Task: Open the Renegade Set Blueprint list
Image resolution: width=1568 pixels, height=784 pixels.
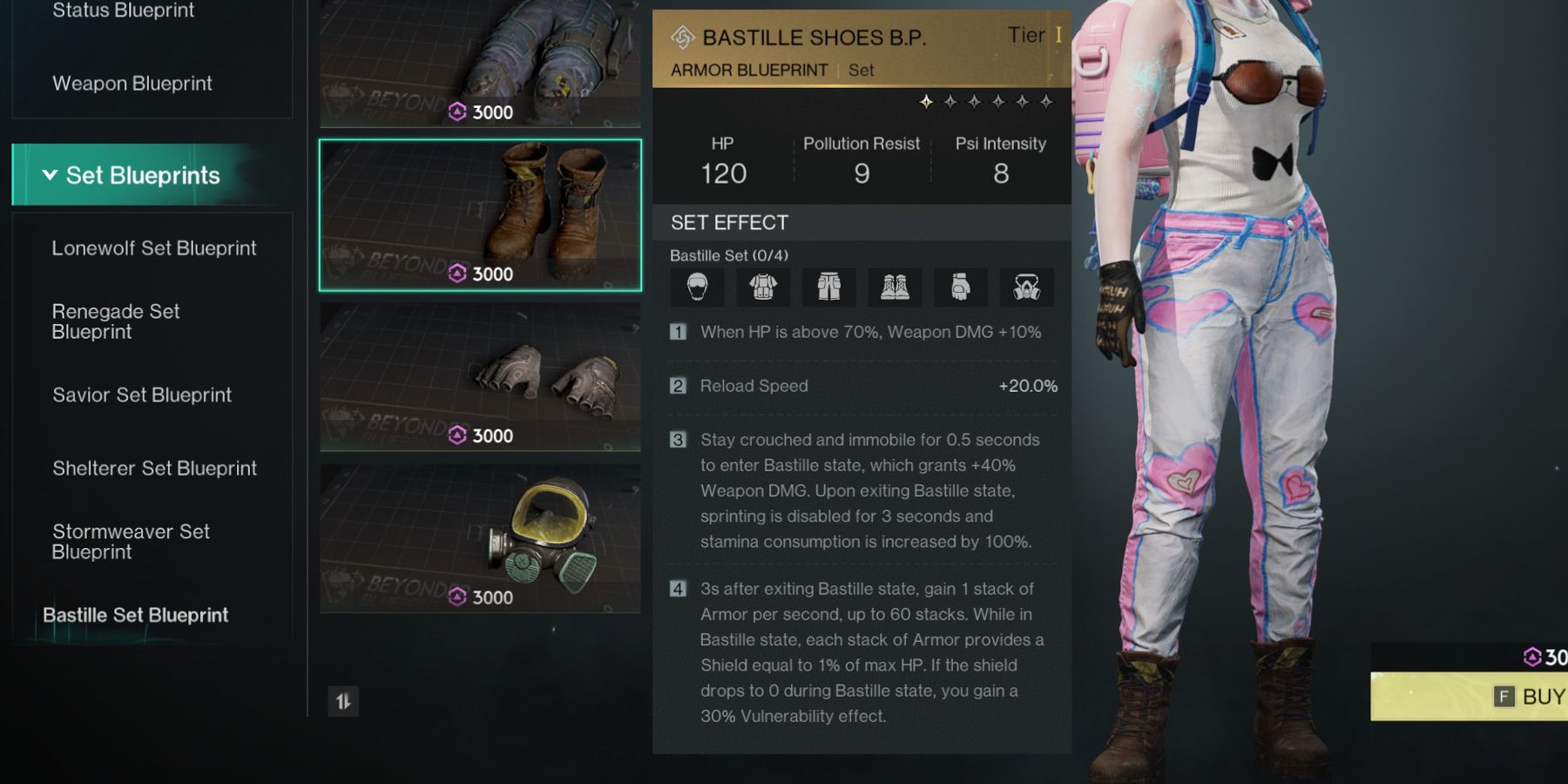Action: [x=116, y=321]
